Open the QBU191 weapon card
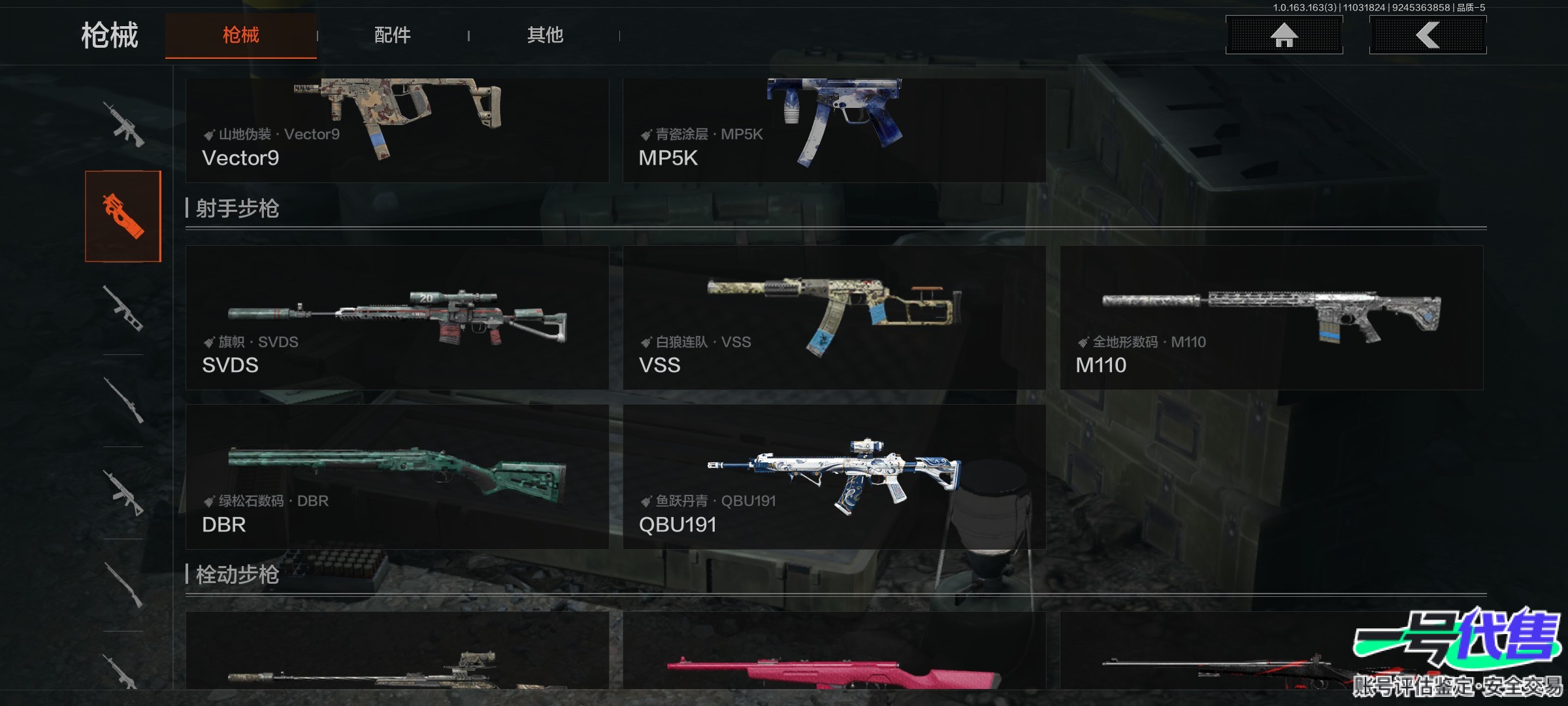The image size is (1568, 706). (x=834, y=477)
